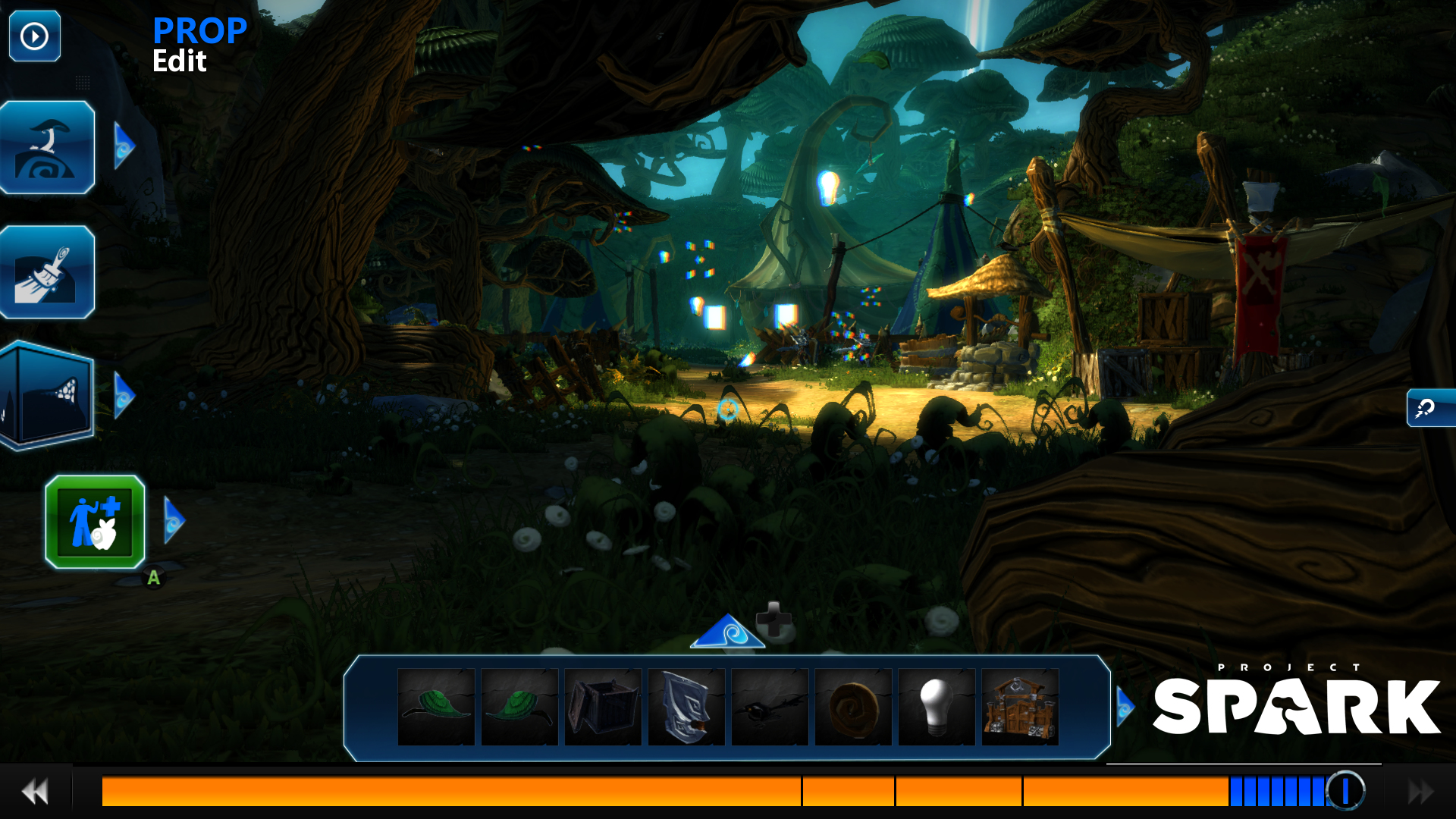This screenshot has height=819, width=1456.
Task: Pick the grey stone shield prop slot
Action: 686,707
